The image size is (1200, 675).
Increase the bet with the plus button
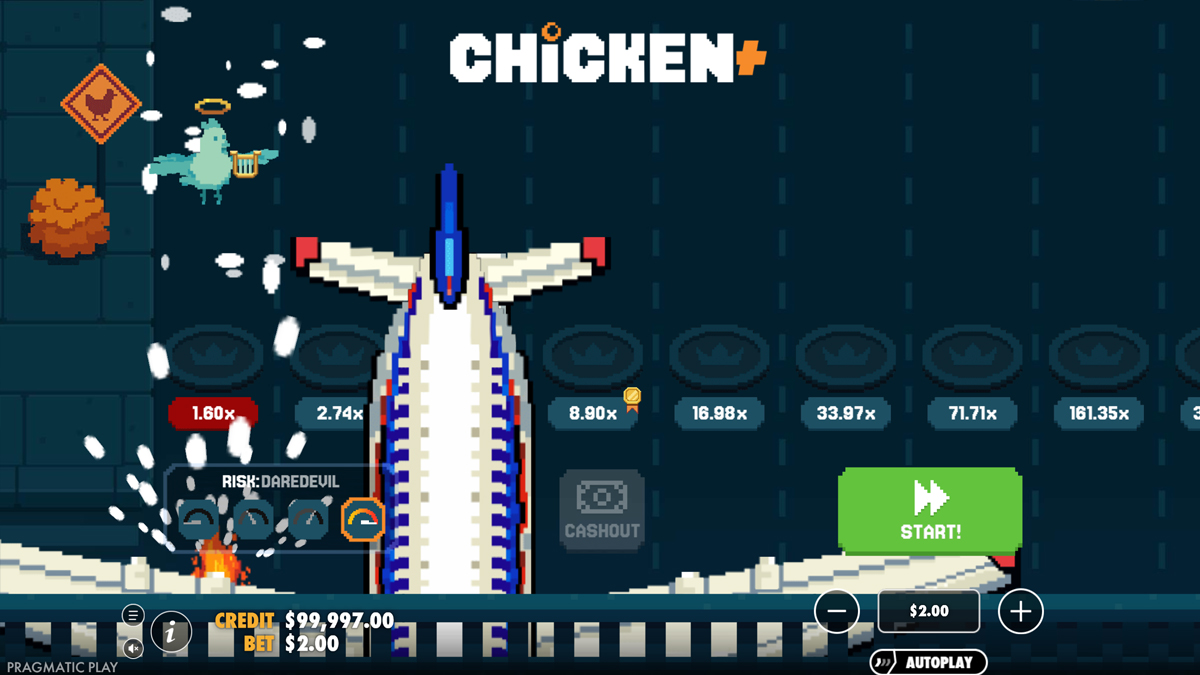click(1020, 611)
